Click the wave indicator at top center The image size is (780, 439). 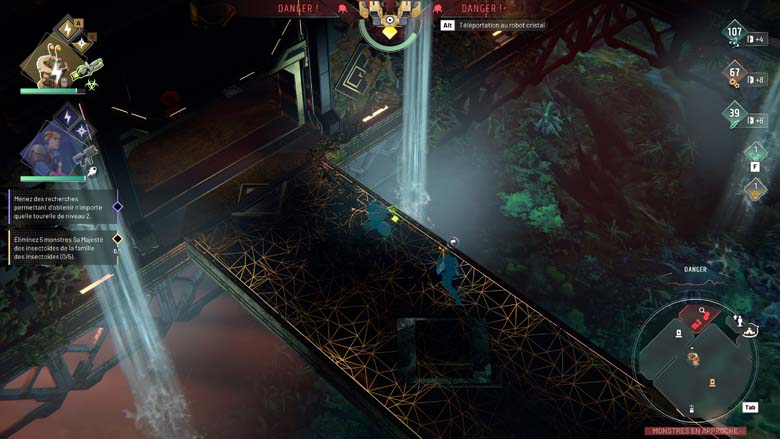pyautogui.click(x=390, y=20)
